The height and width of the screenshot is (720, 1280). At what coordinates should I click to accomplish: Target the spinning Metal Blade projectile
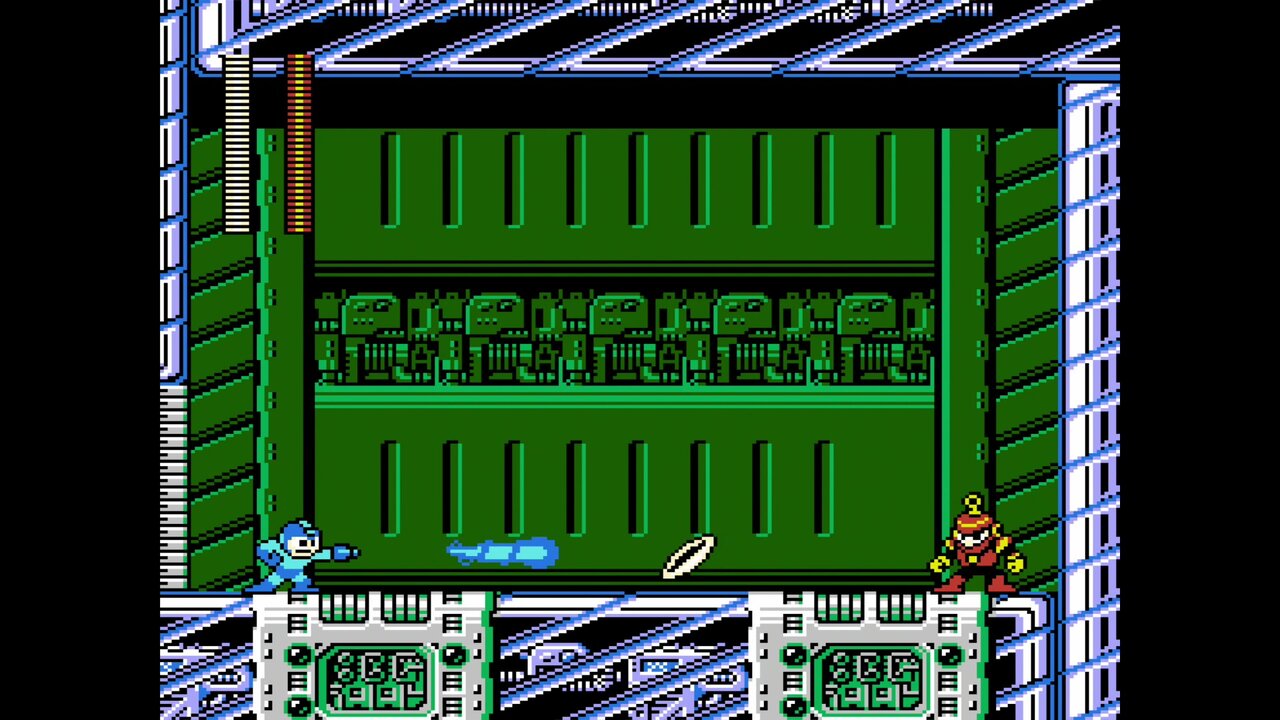coord(690,557)
